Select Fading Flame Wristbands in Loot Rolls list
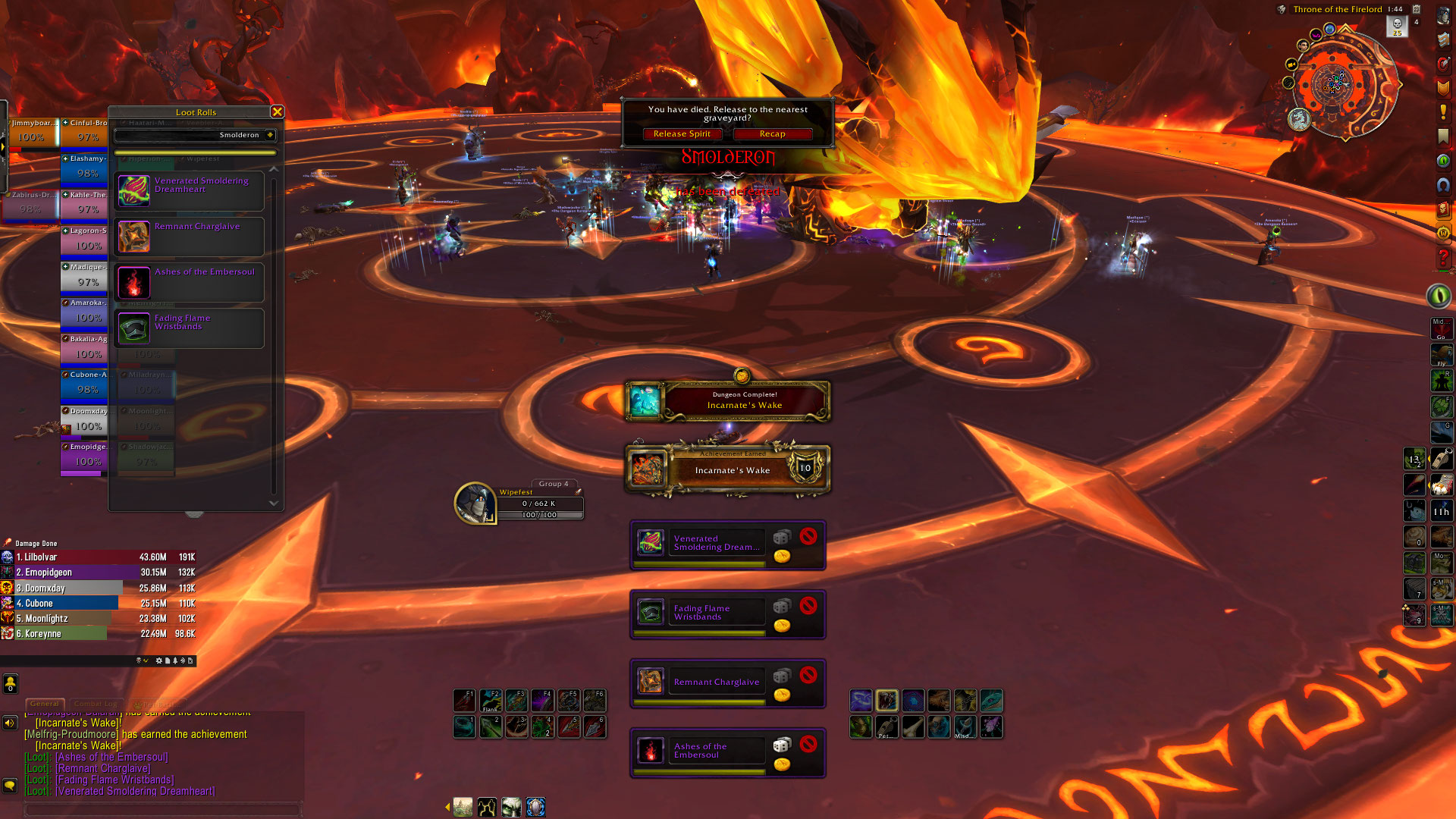 pos(189,328)
